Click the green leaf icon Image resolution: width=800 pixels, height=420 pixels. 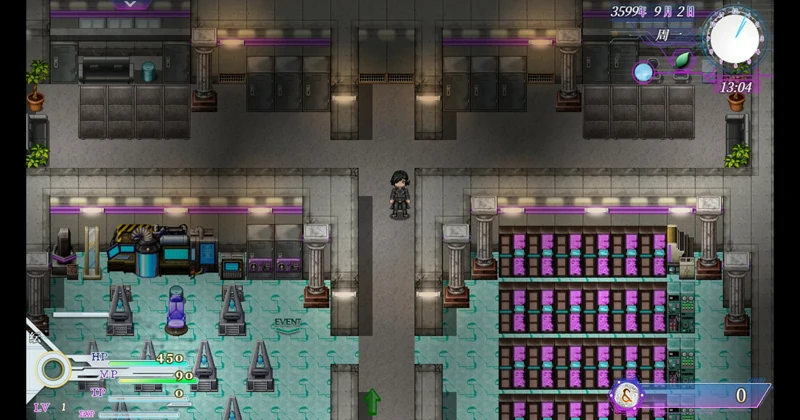click(683, 59)
